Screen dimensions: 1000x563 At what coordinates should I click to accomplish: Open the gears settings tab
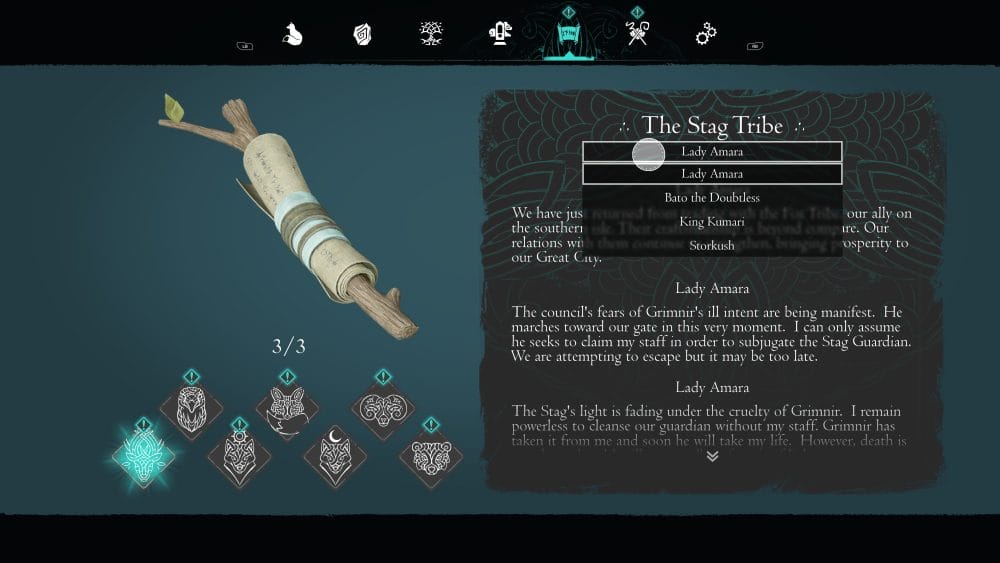click(706, 35)
